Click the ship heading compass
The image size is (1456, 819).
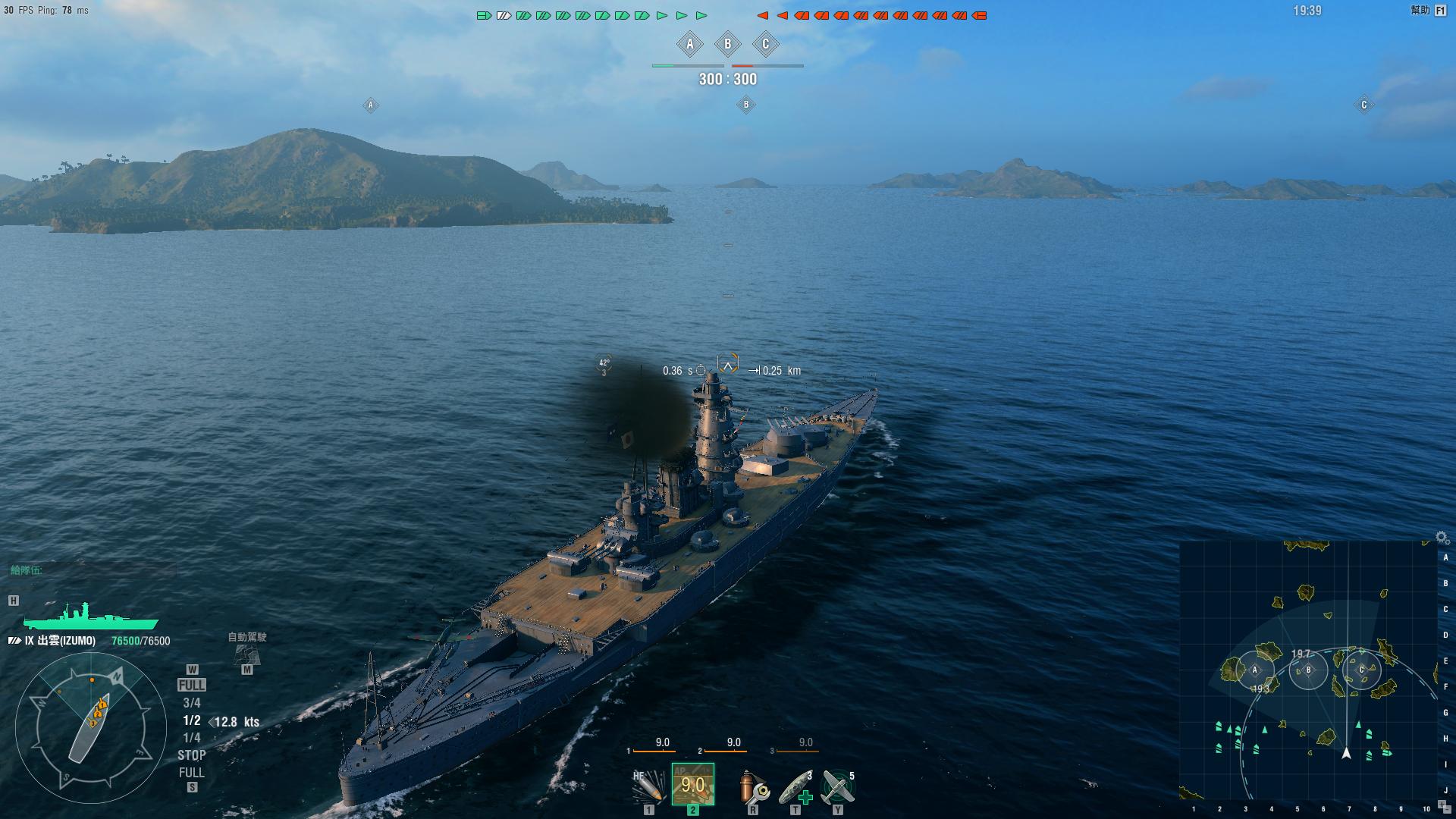pos(91,728)
